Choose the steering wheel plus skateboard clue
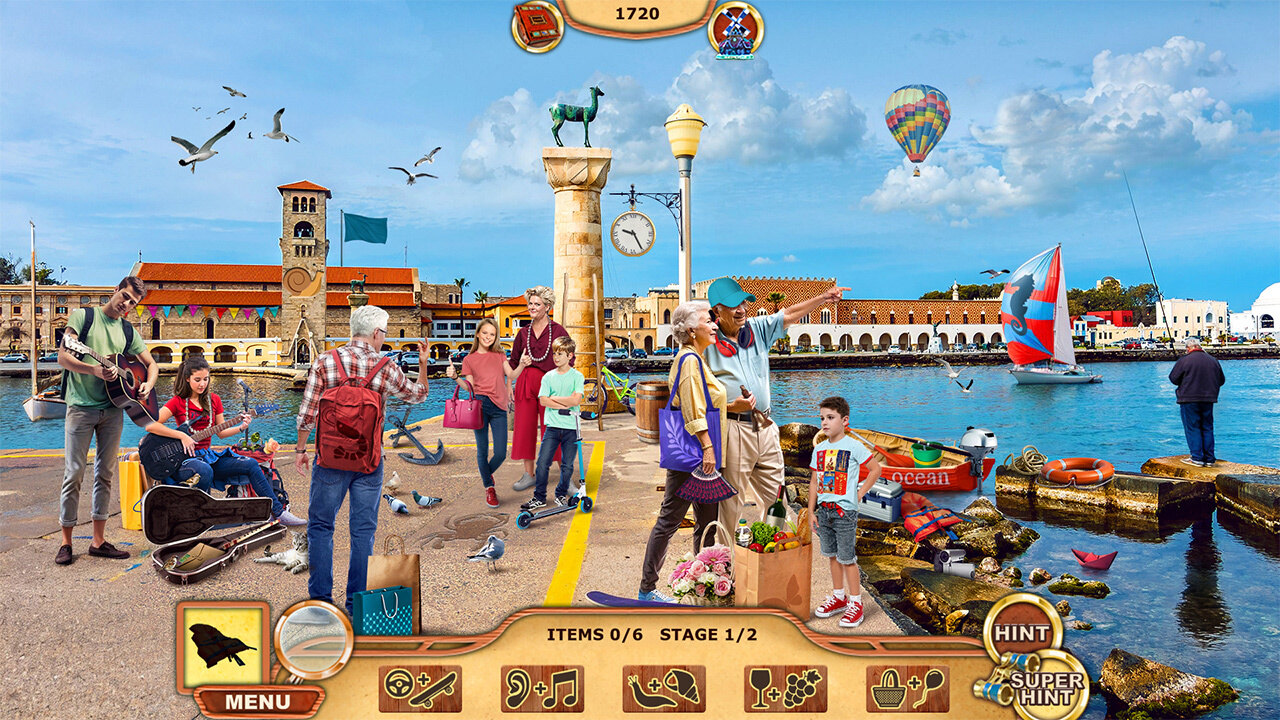The height and width of the screenshot is (720, 1280). pyautogui.click(x=420, y=689)
